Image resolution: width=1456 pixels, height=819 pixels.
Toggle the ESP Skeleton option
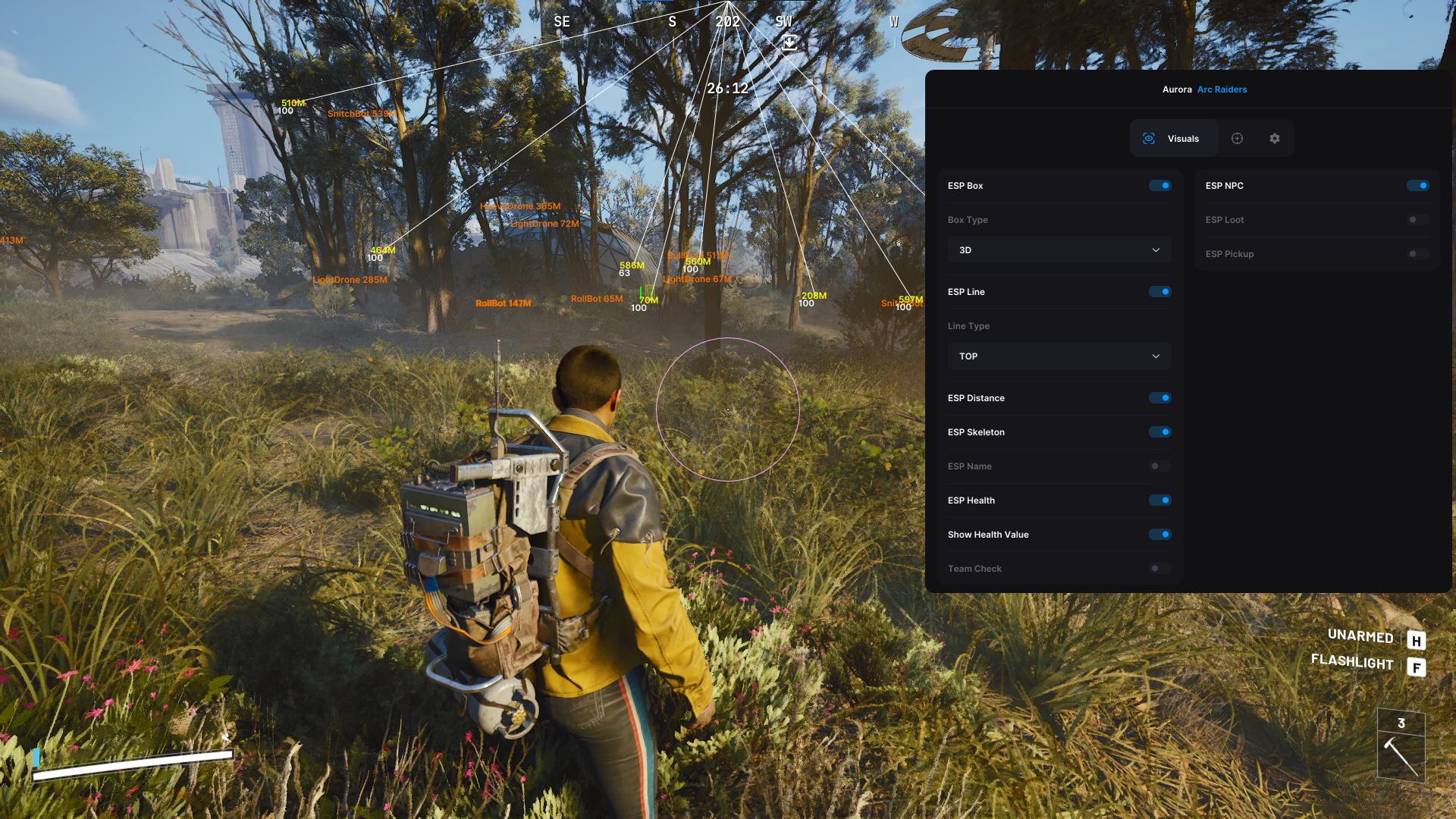tap(1159, 432)
